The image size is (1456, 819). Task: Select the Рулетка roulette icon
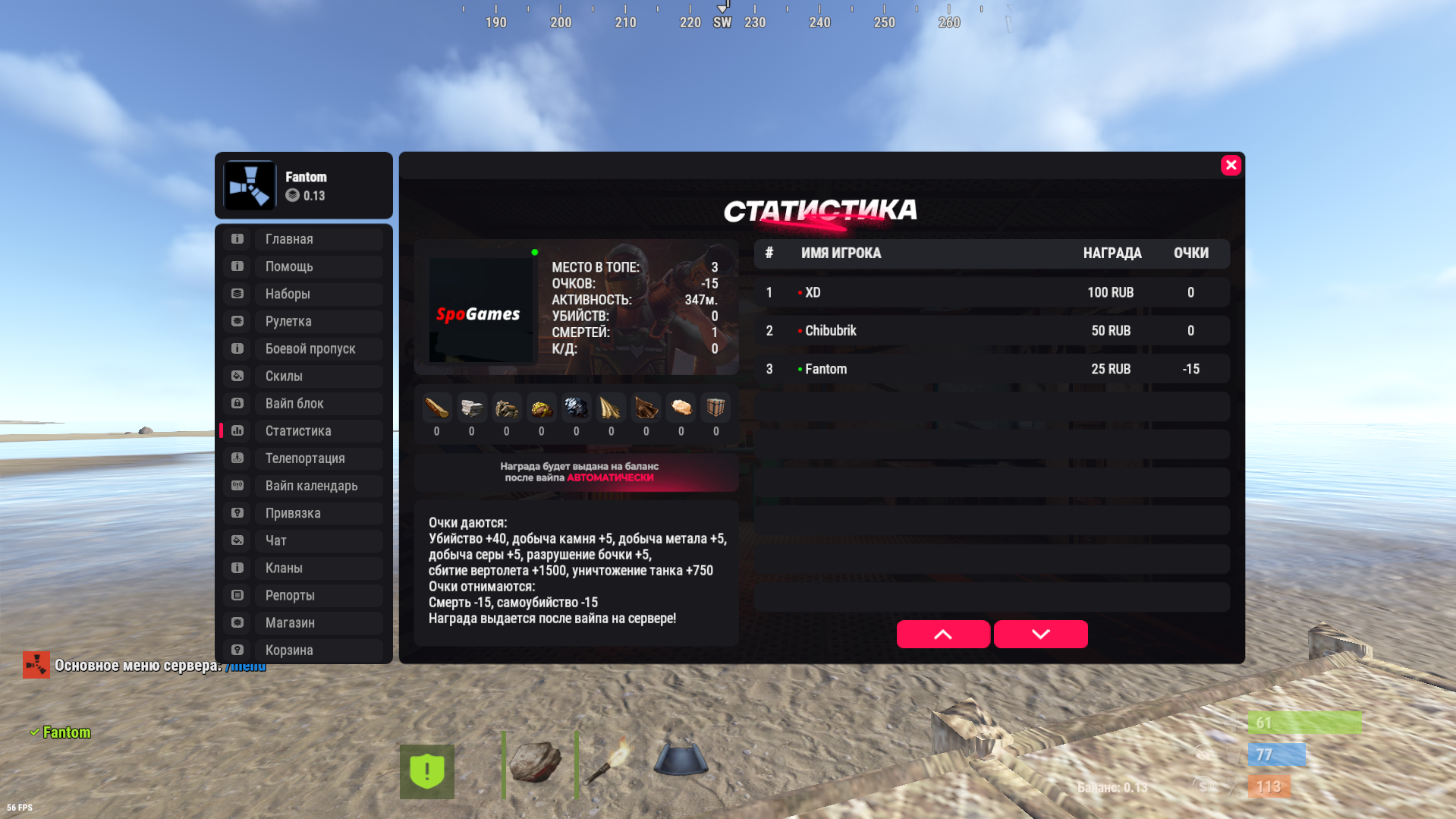click(236, 321)
